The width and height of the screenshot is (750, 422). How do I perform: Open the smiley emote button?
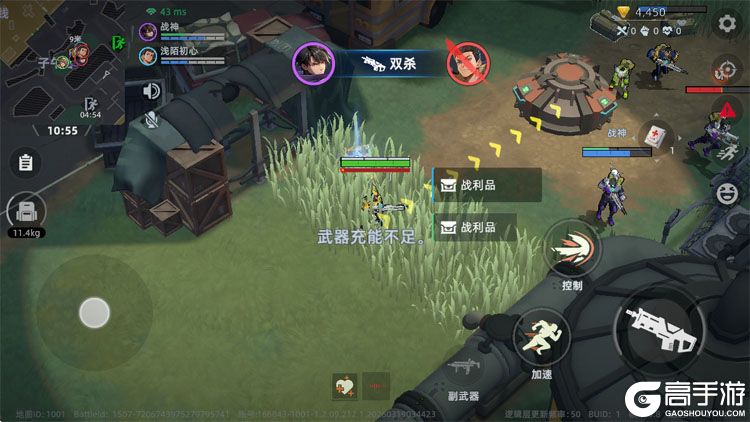click(x=727, y=190)
